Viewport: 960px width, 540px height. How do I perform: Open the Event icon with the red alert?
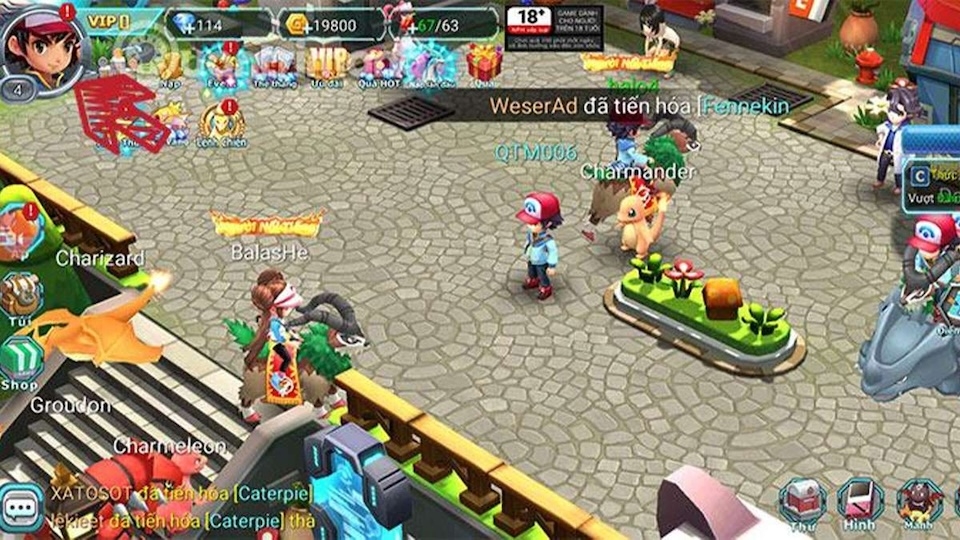[x=220, y=66]
